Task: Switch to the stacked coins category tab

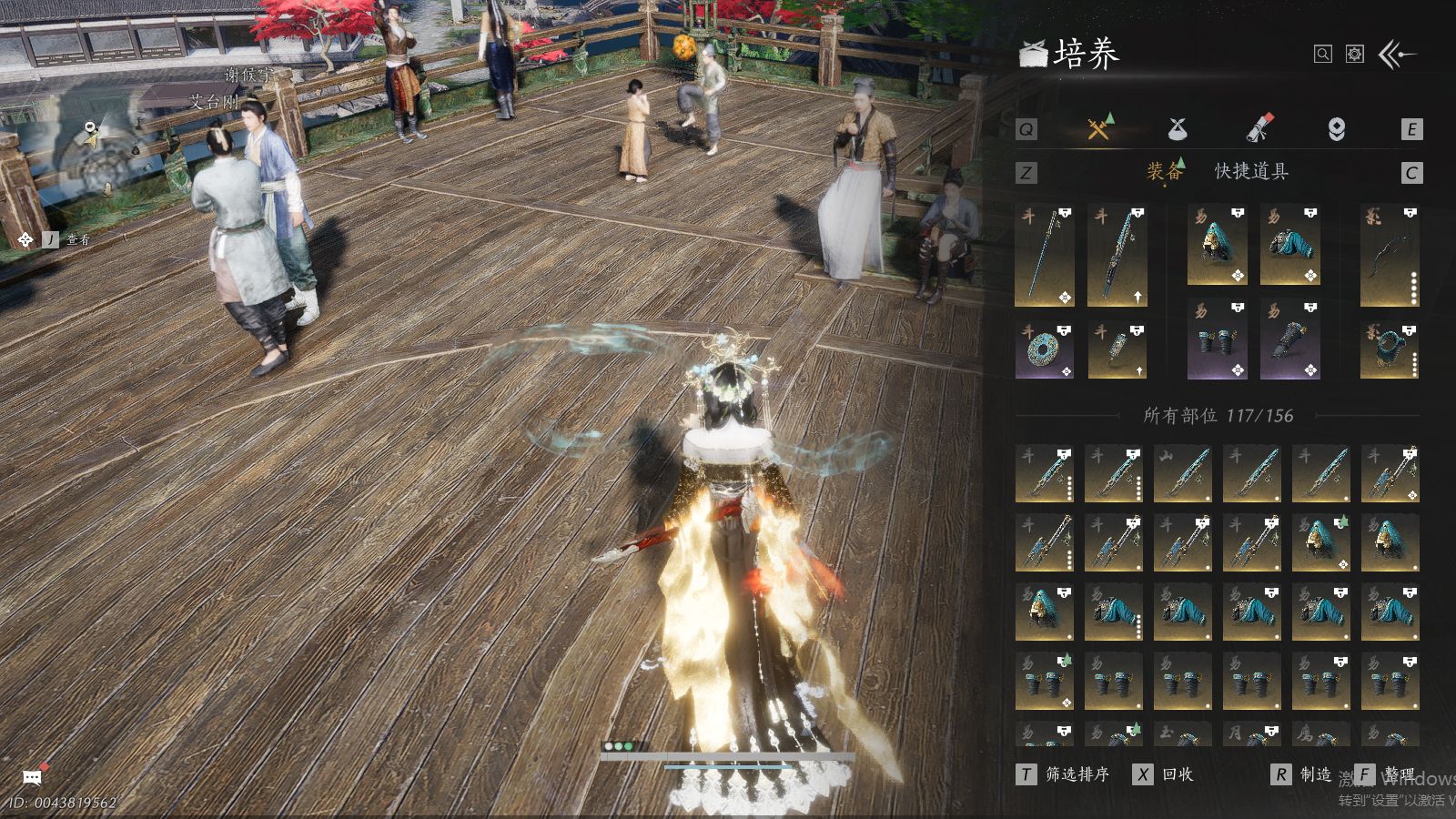Action: click(1336, 129)
